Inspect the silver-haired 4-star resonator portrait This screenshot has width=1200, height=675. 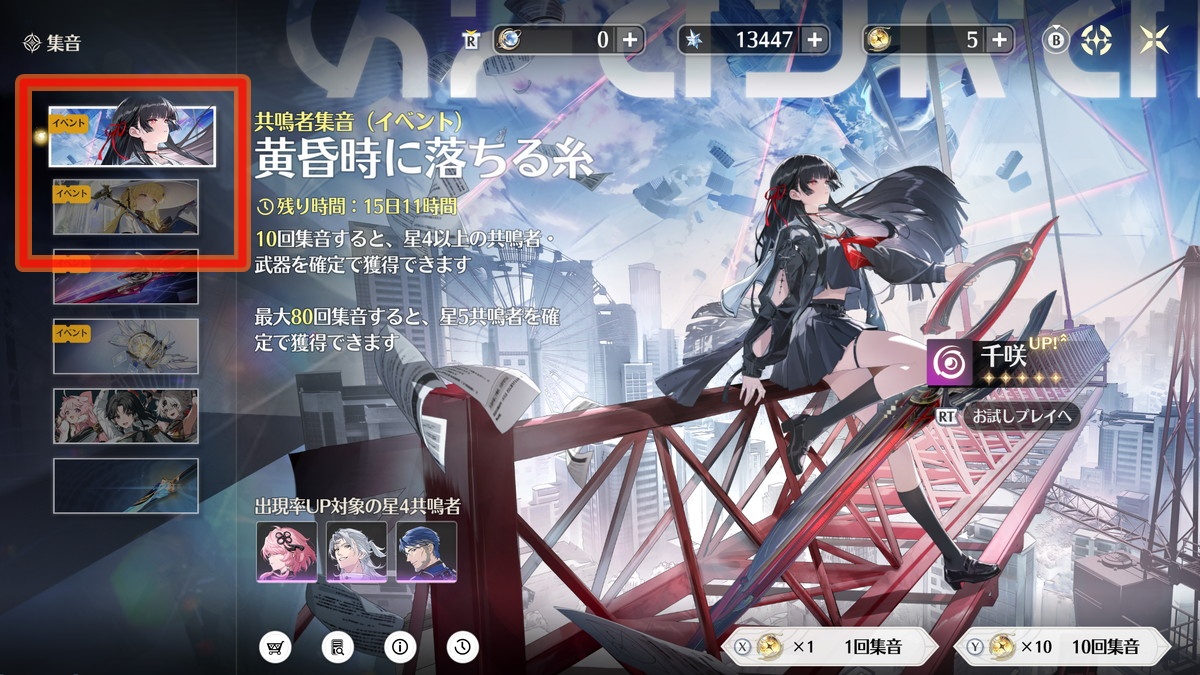pos(356,551)
